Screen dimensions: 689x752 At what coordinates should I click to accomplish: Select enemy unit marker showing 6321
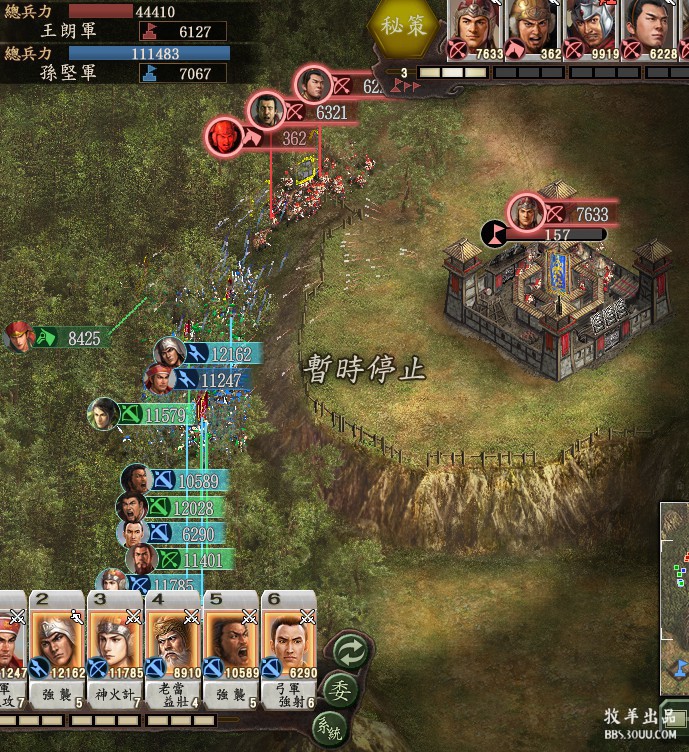click(x=268, y=112)
